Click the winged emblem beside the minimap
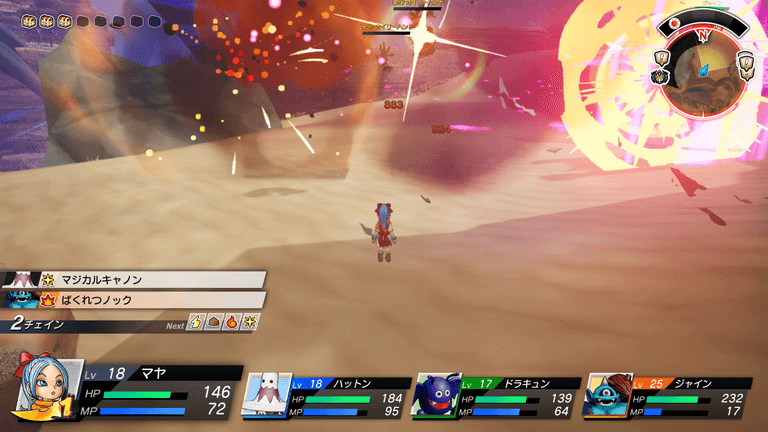The height and width of the screenshot is (432, 768). 660,76
